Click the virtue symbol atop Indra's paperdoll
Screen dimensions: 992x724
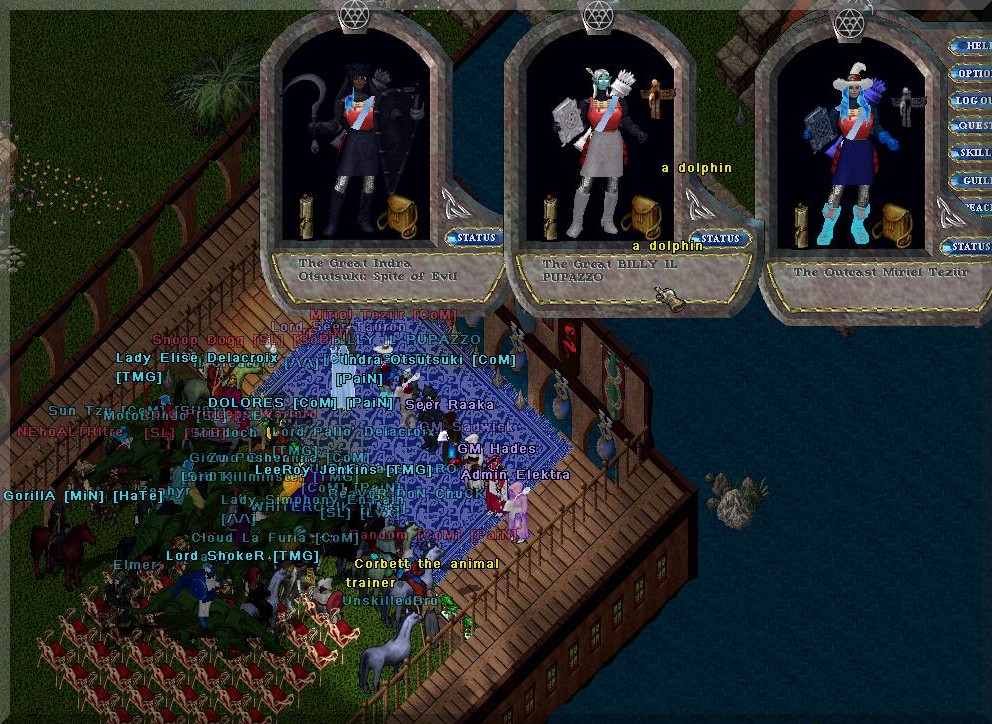(x=353, y=13)
